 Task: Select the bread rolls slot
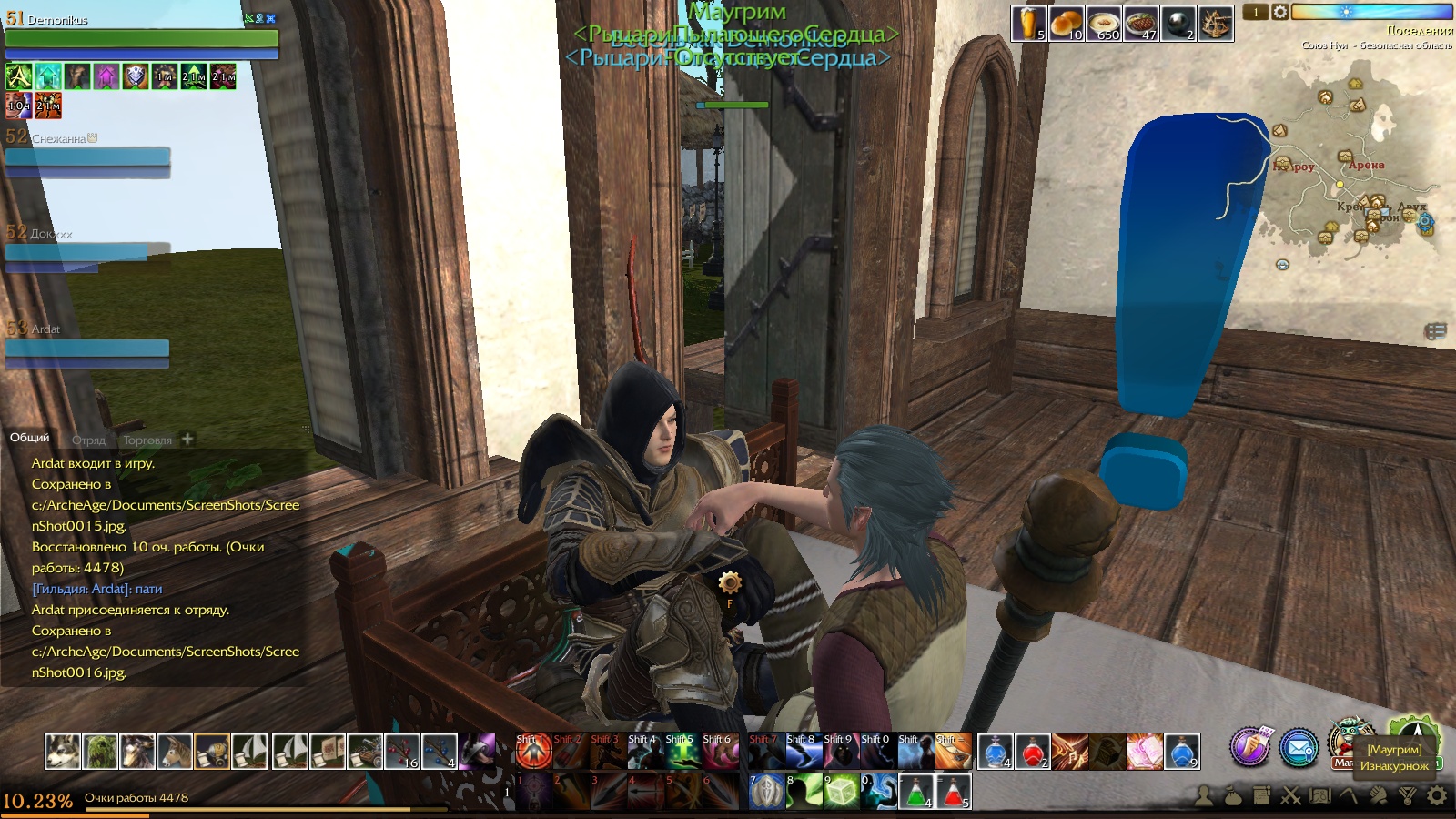pos(1066,24)
